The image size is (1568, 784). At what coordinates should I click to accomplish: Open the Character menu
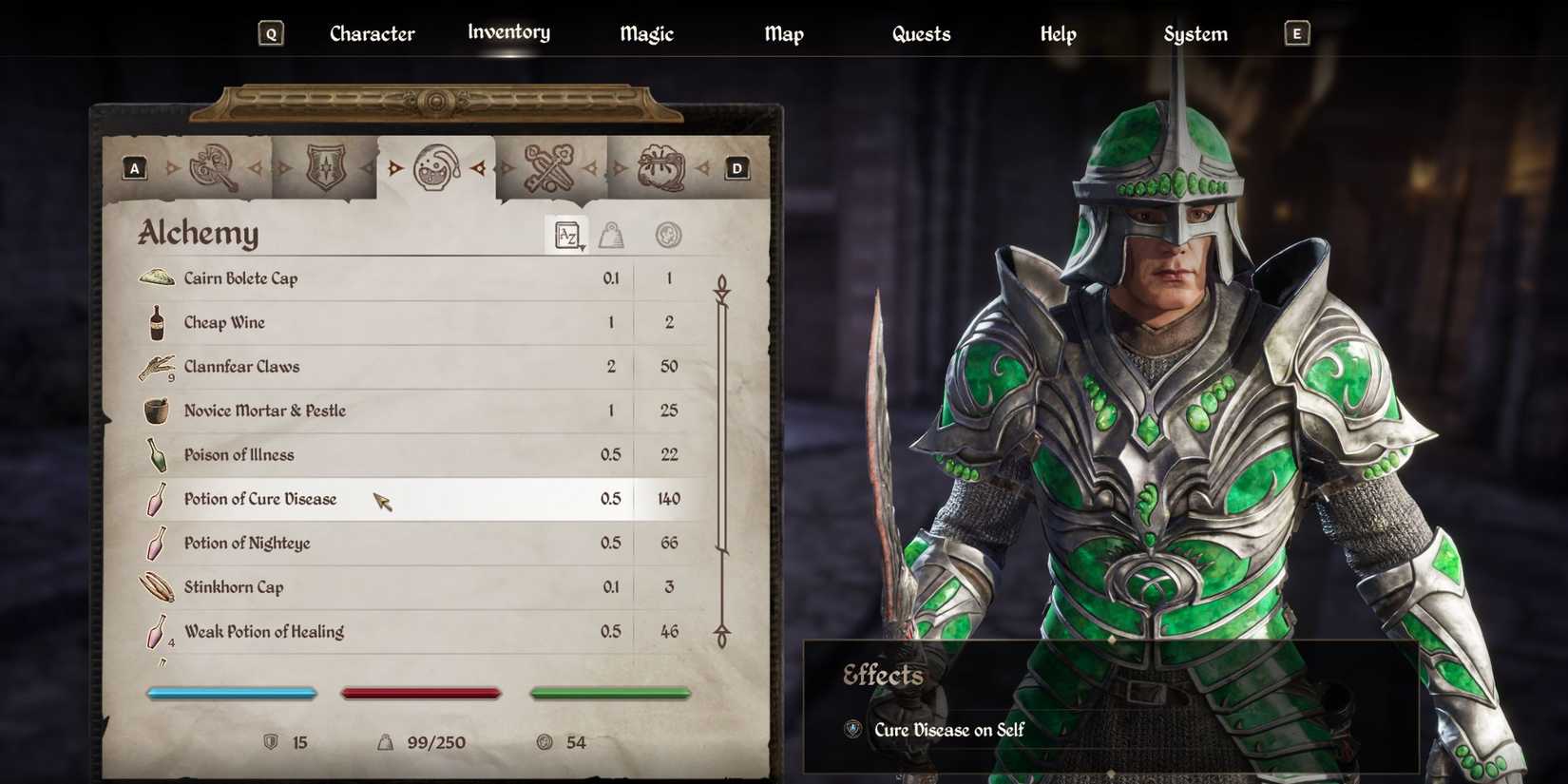click(x=372, y=33)
